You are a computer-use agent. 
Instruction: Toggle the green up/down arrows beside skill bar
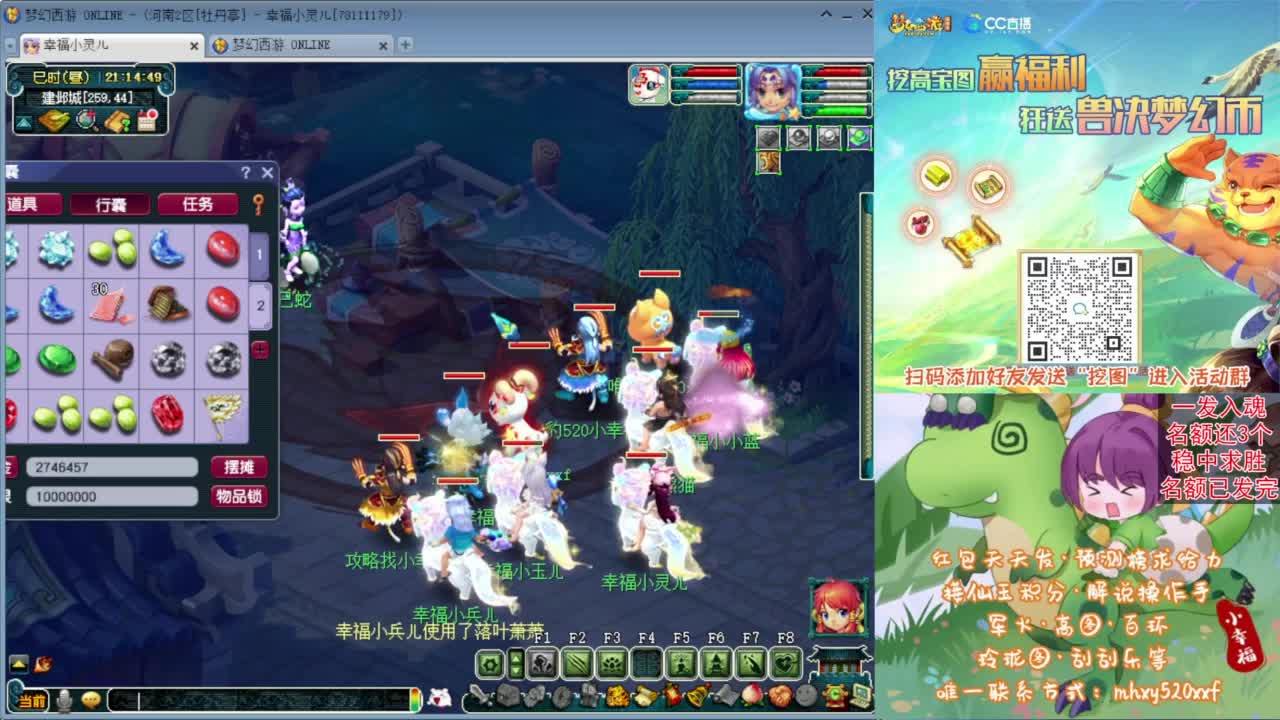tap(515, 663)
